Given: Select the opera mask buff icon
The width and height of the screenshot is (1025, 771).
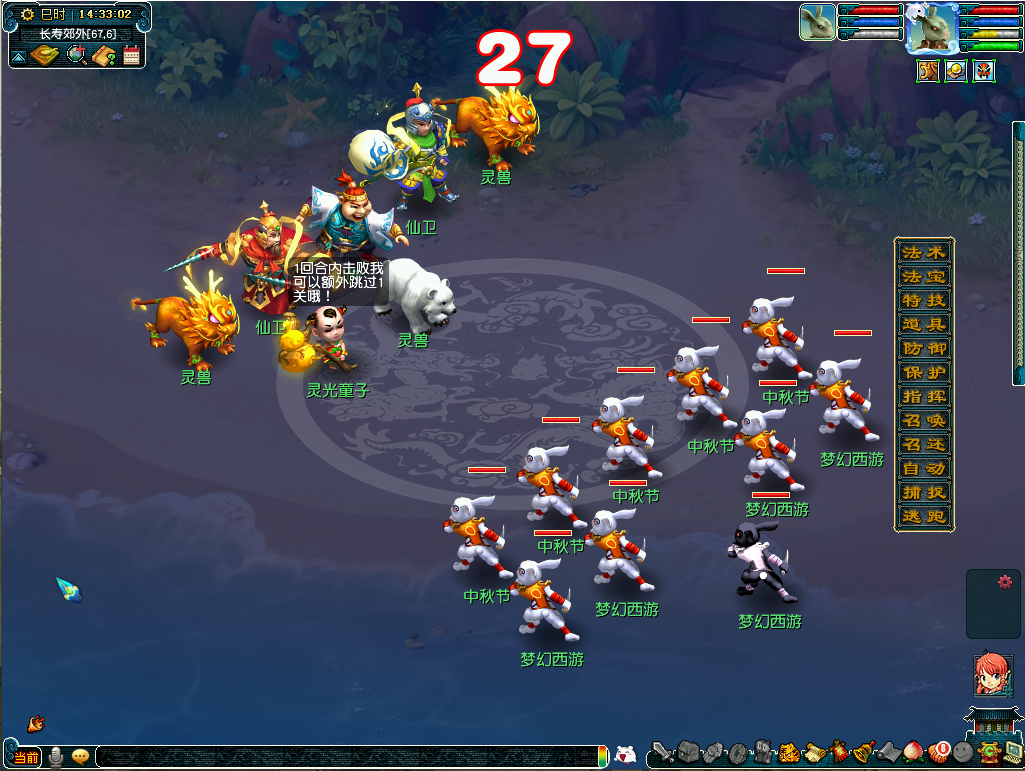Looking at the screenshot, I should point(984,71).
